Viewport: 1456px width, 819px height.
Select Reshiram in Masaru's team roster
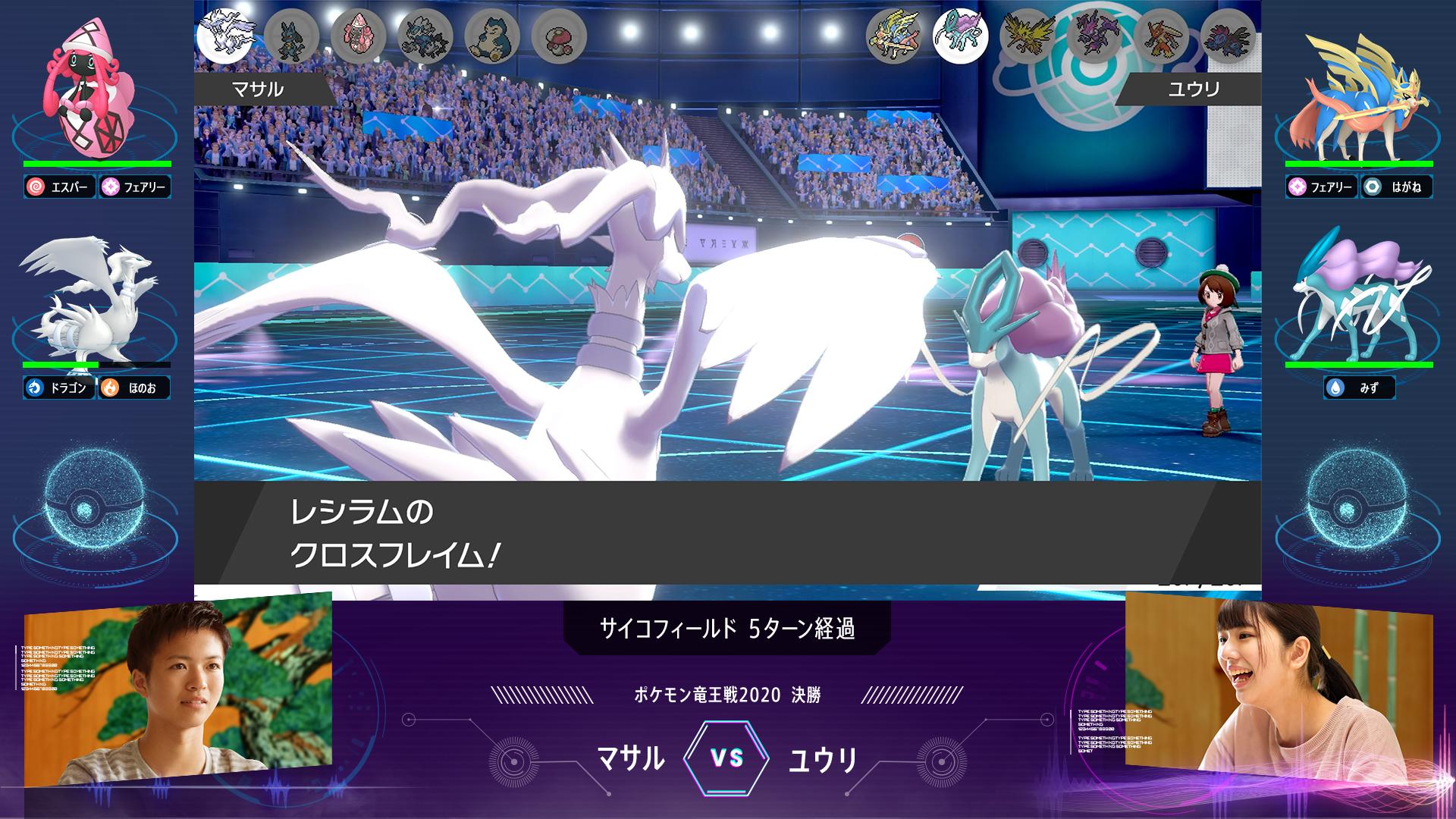tap(224, 35)
